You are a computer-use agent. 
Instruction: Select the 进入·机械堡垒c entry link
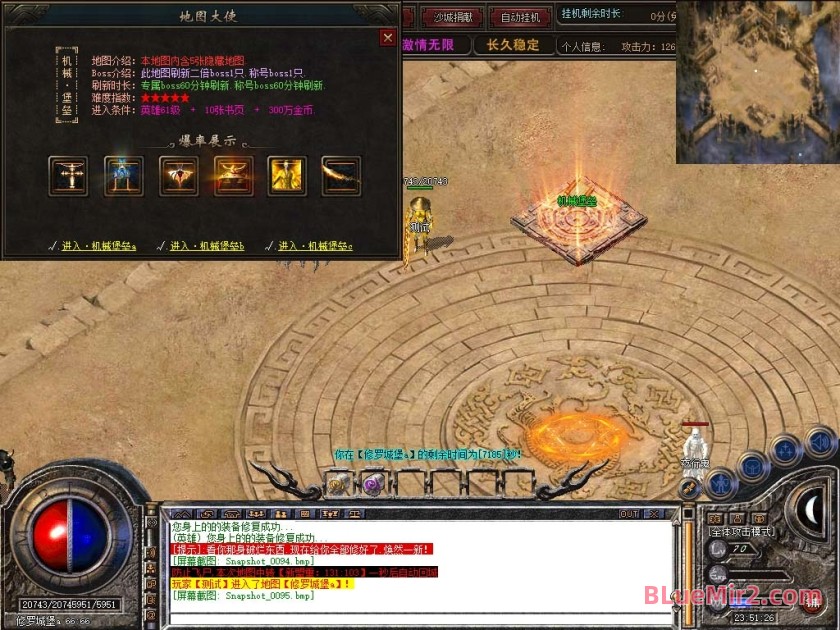[315, 246]
